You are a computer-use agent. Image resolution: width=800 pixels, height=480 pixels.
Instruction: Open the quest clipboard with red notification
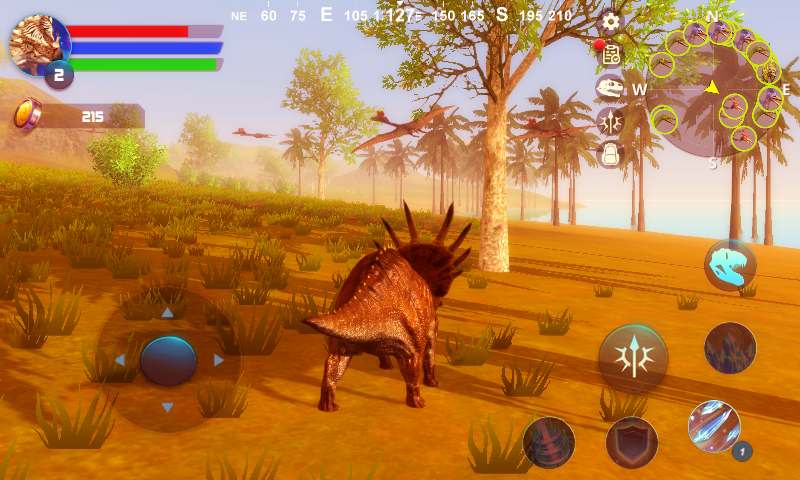[610, 54]
